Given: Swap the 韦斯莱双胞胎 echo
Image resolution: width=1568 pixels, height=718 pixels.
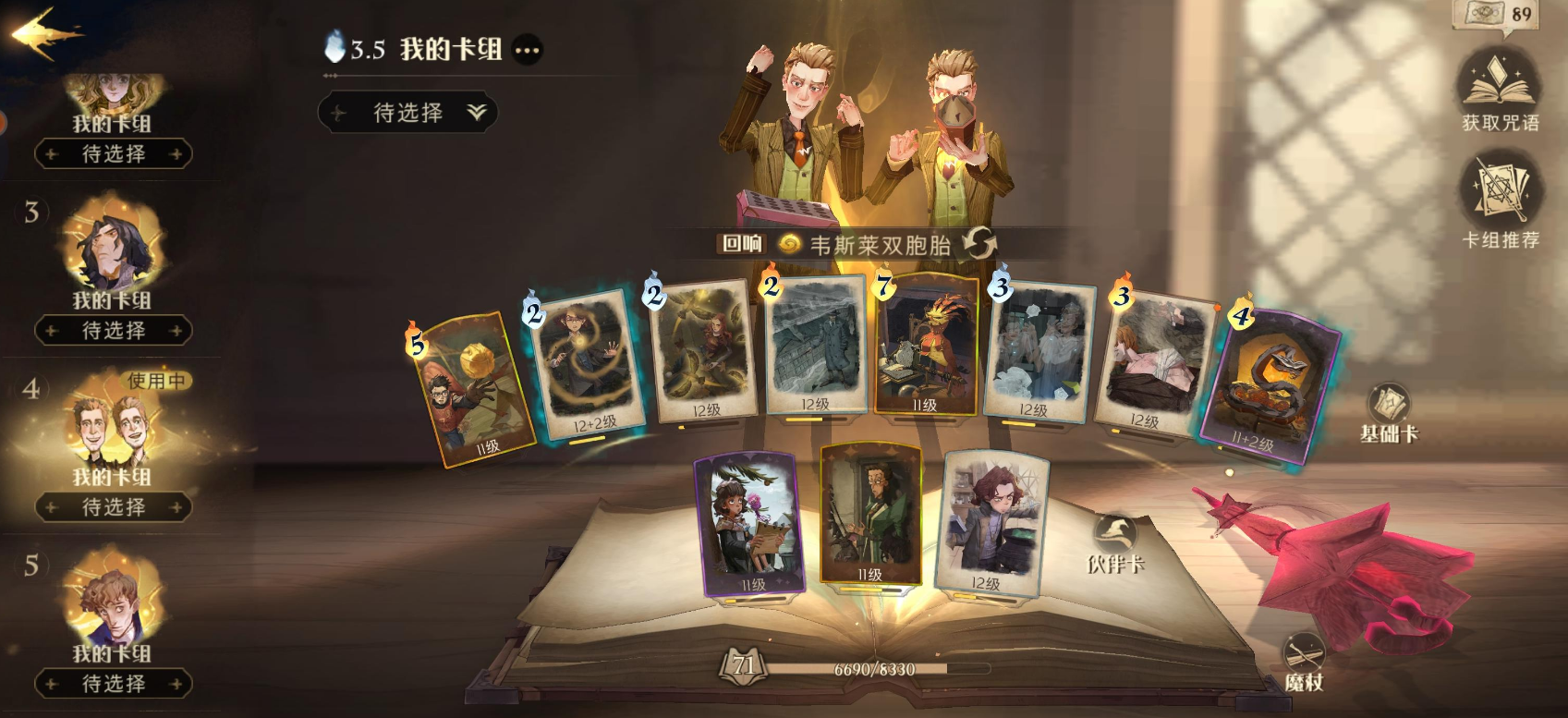Looking at the screenshot, I should 979,244.
